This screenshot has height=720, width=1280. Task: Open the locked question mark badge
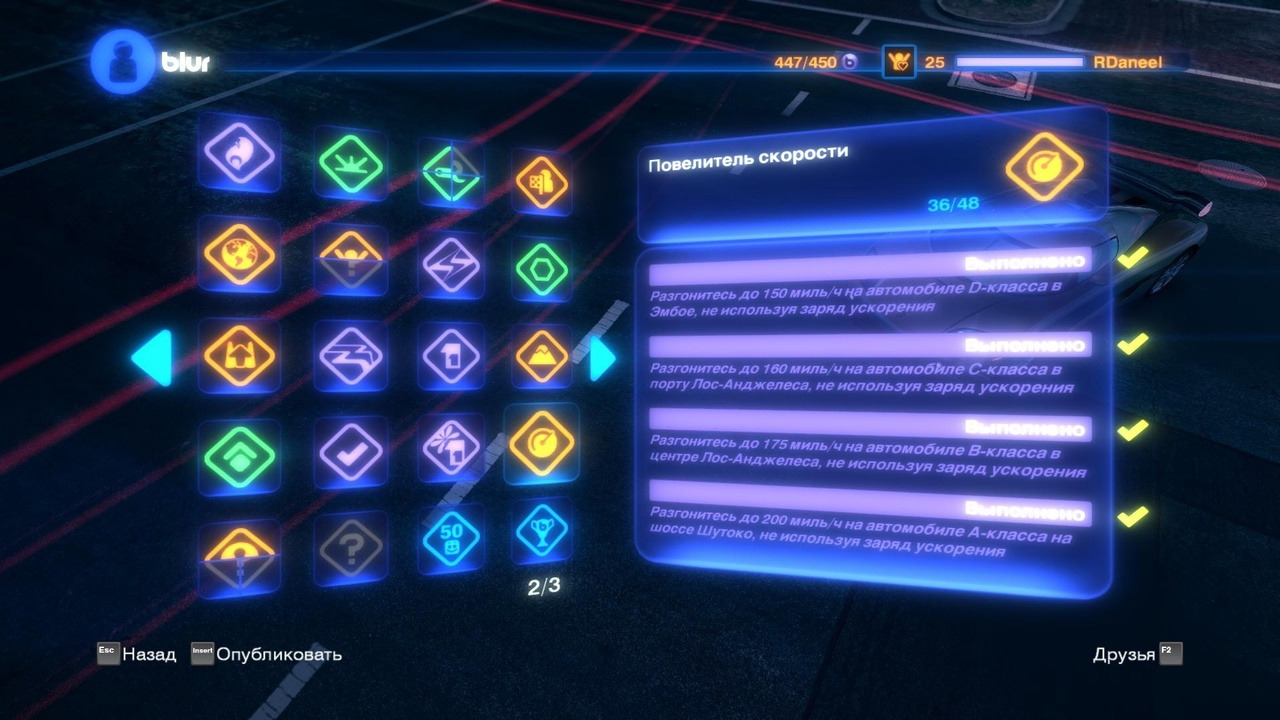(x=349, y=547)
